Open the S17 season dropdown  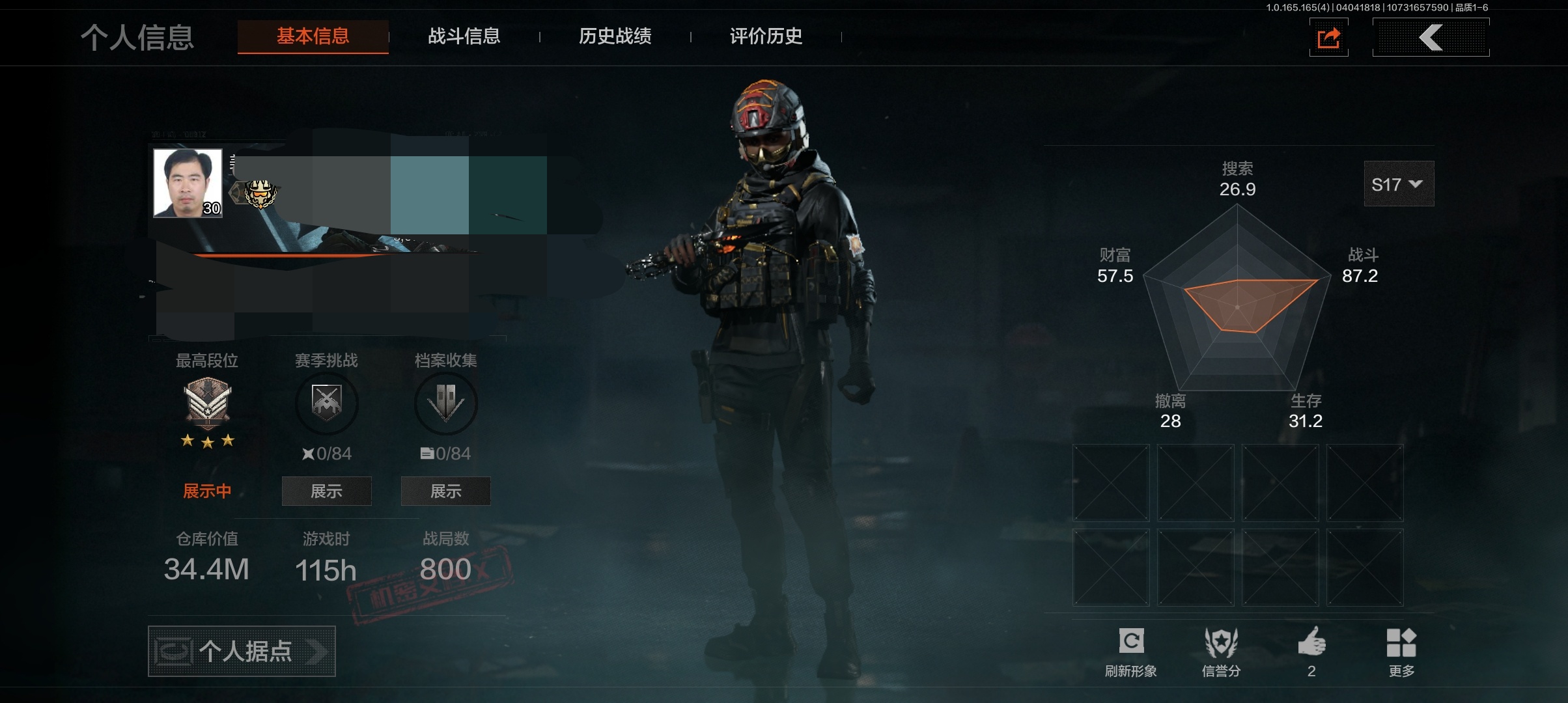point(1398,184)
